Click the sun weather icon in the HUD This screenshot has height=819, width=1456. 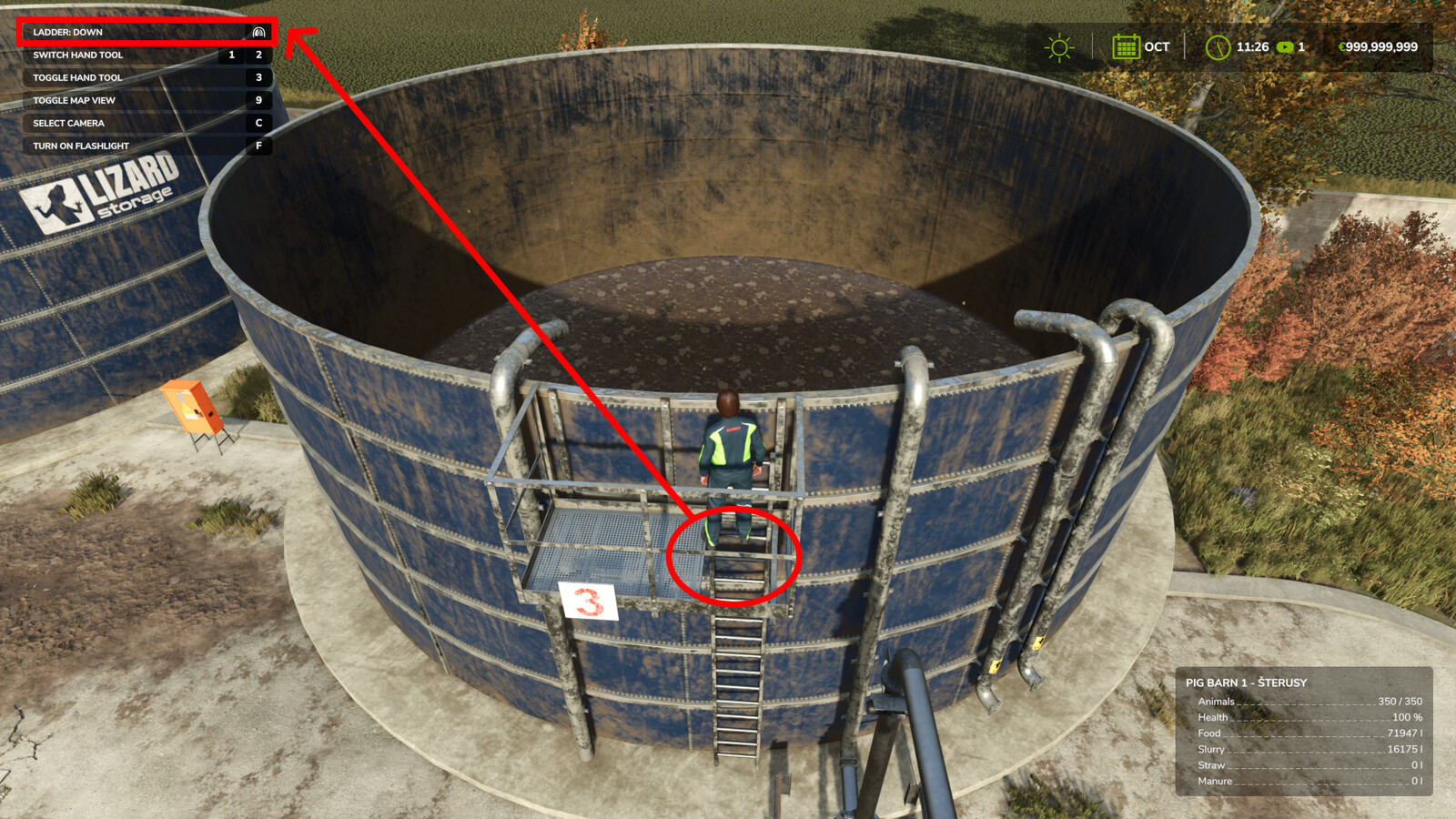pyautogui.click(x=1058, y=47)
